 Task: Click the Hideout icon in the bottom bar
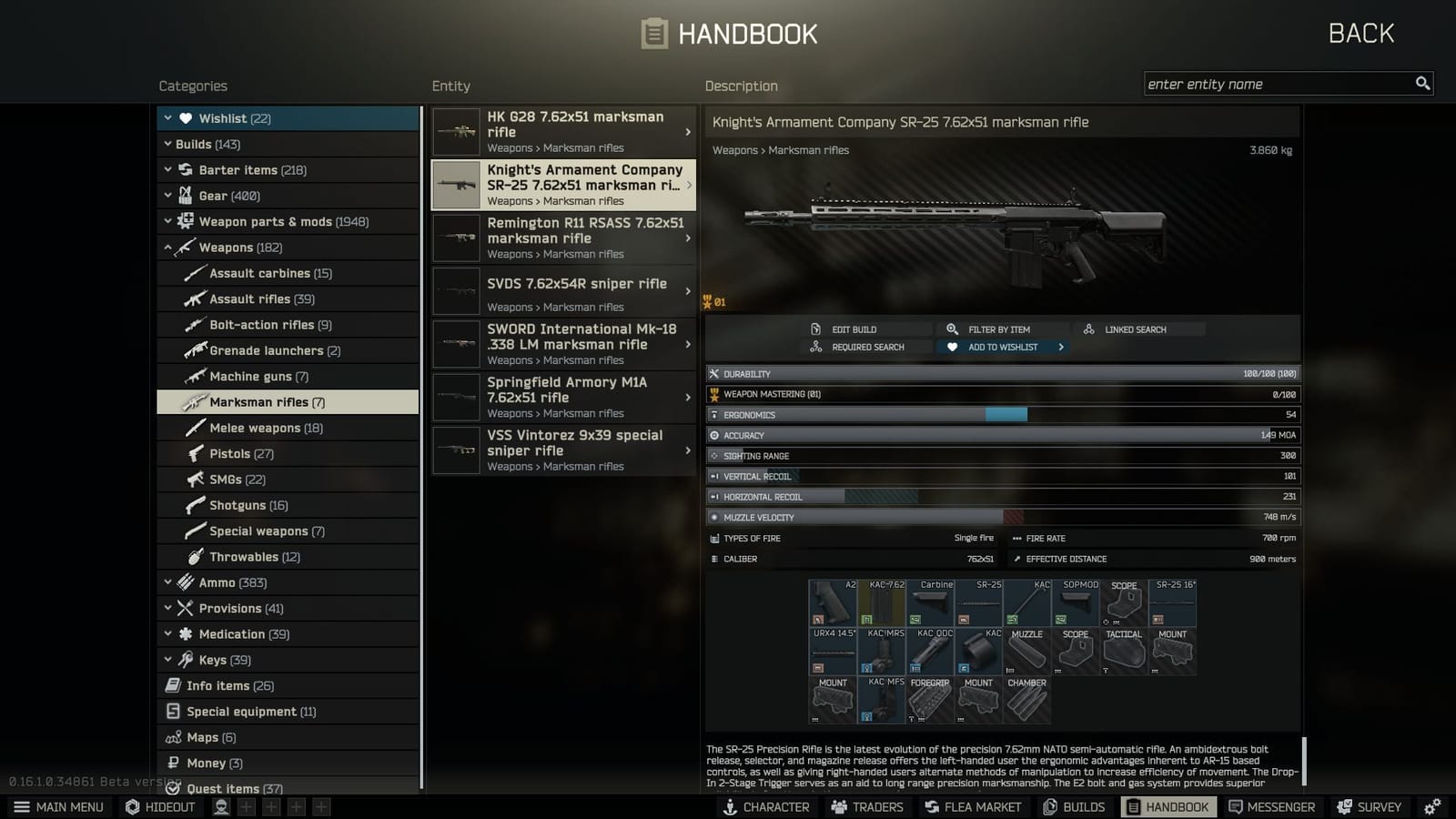pyautogui.click(x=159, y=806)
